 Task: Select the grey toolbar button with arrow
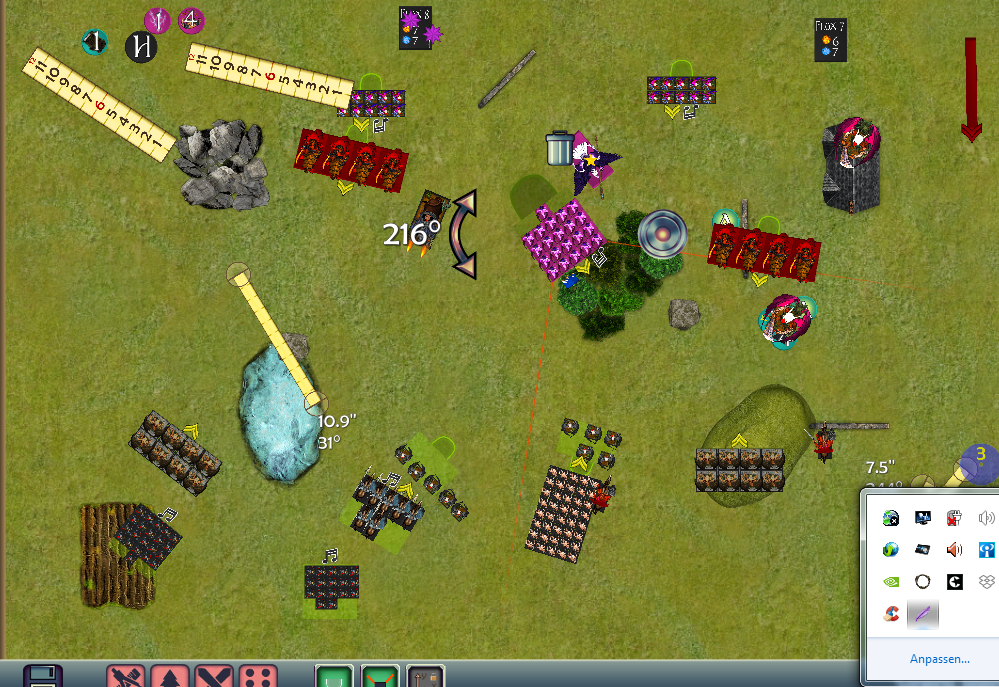coord(425,677)
